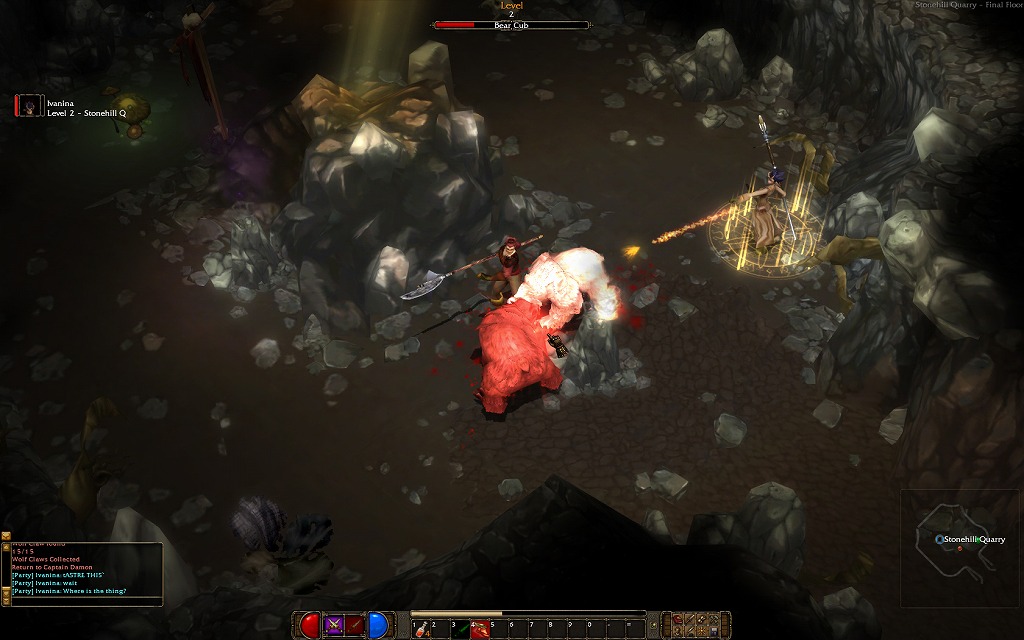This screenshot has height=640, width=1024.
Task: Activate the red skill in hotbar slot 4
Action: [x=480, y=628]
